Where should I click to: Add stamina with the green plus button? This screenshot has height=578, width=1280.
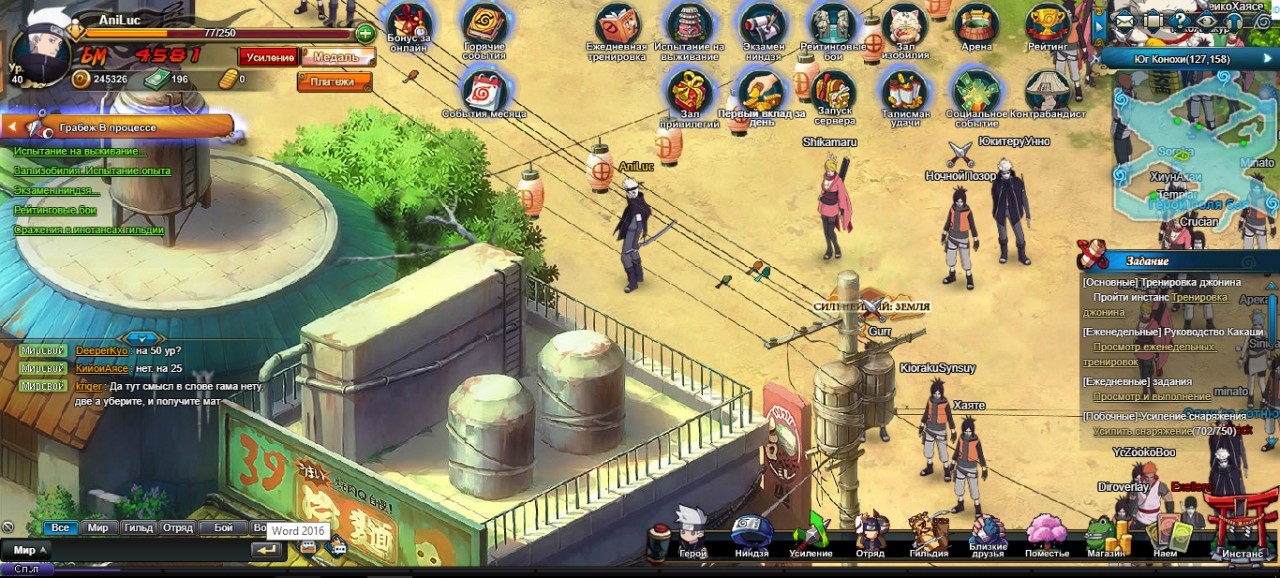tap(365, 33)
